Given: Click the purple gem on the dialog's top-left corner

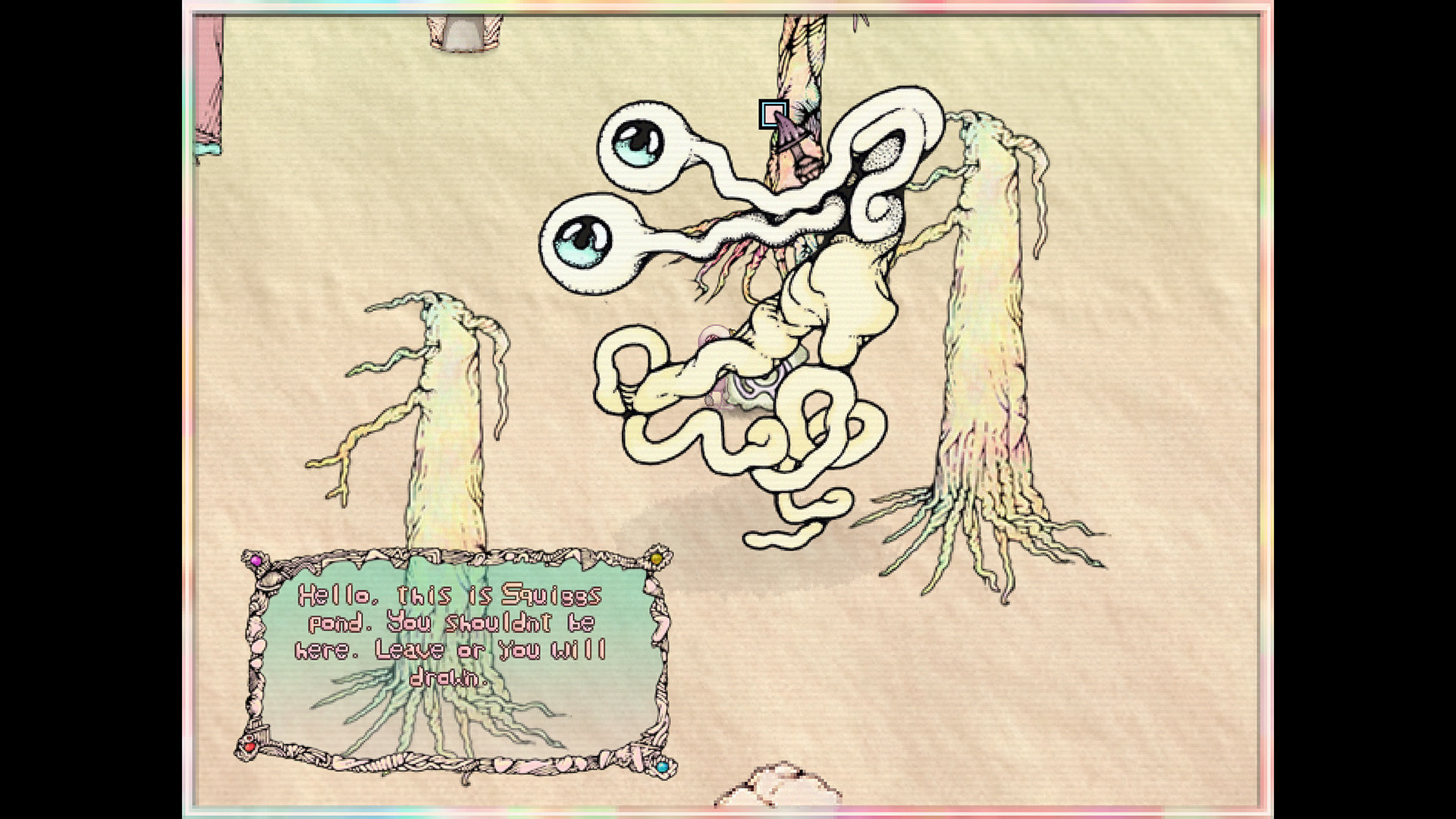Looking at the screenshot, I should (x=256, y=560).
